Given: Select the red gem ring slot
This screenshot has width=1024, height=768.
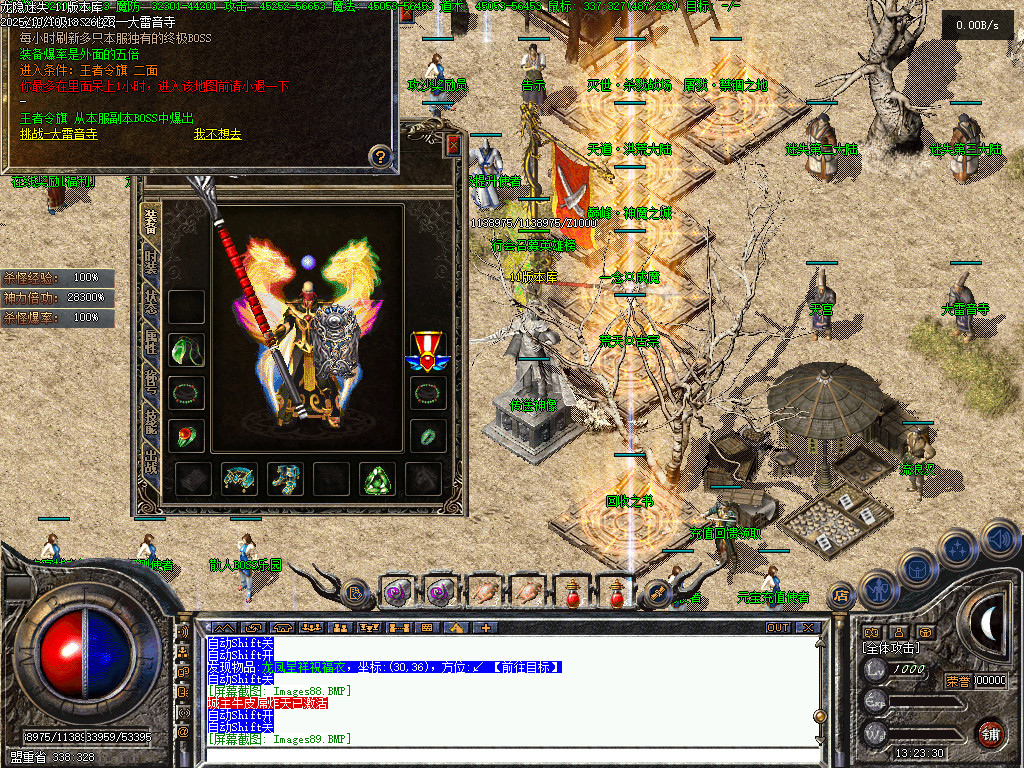Looking at the screenshot, I should click(186, 435).
